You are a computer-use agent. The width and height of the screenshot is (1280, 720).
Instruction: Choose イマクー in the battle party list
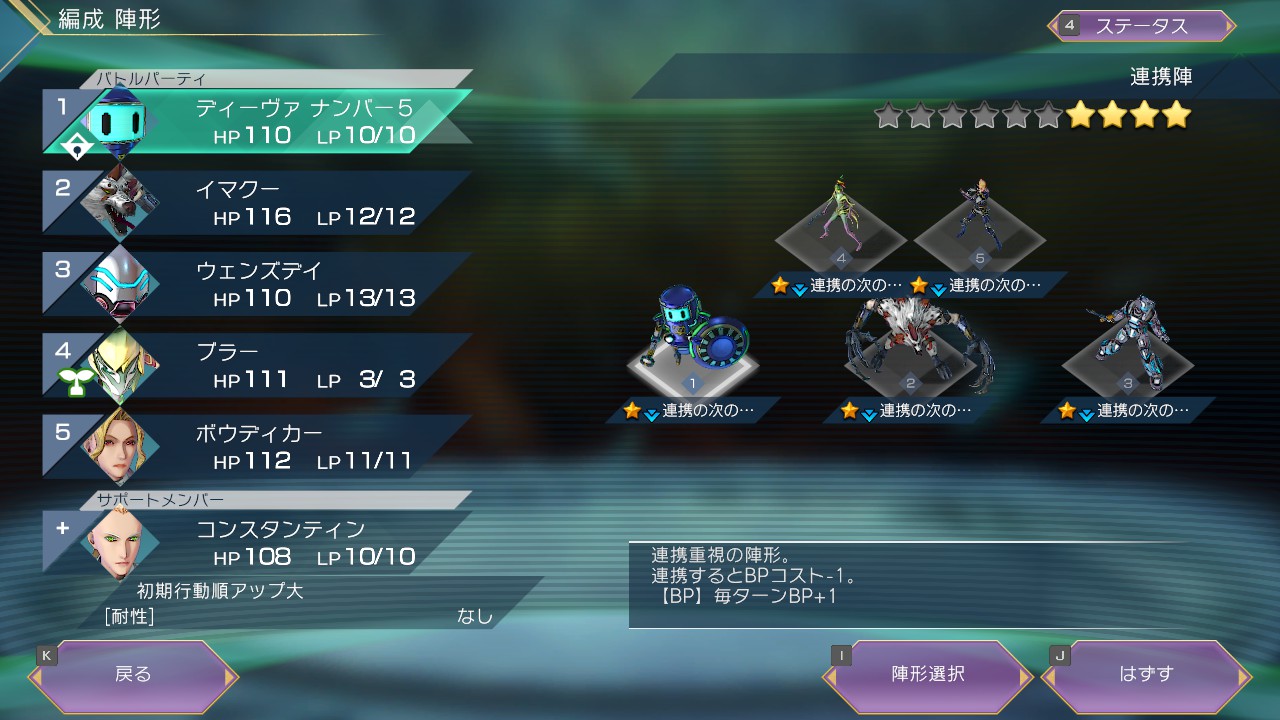(260, 204)
